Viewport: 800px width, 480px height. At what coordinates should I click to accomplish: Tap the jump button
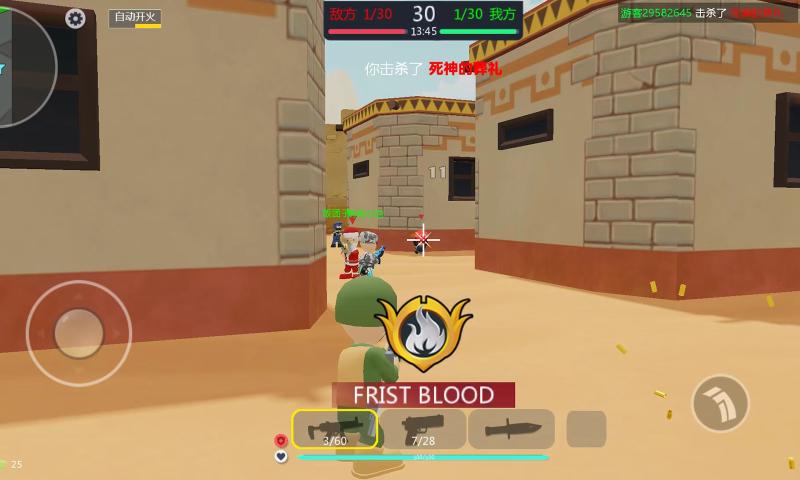pyautogui.click(x=720, y=403)
